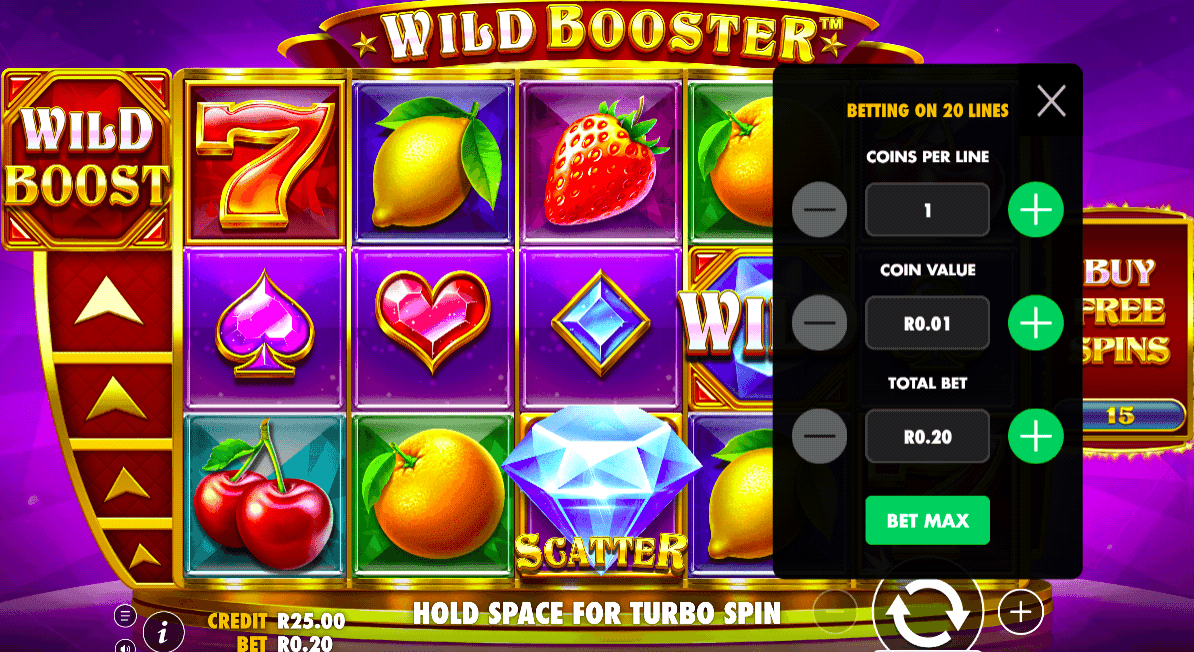Decrease coins per line with minus button
The height and width of the screenshot is (652, 1194).
[819, 210]
